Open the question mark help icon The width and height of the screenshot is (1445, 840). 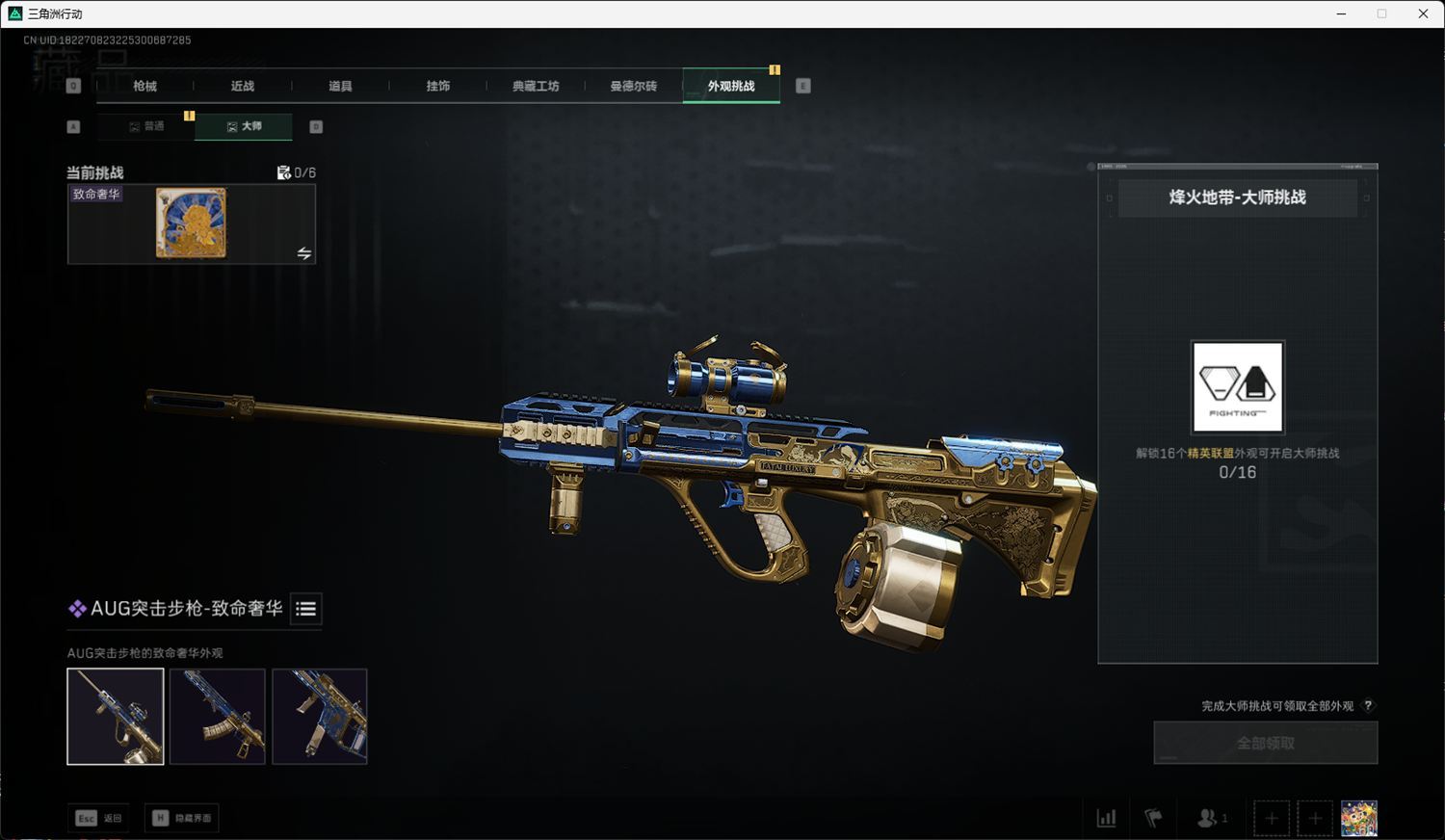click(x=1368, y=706)
